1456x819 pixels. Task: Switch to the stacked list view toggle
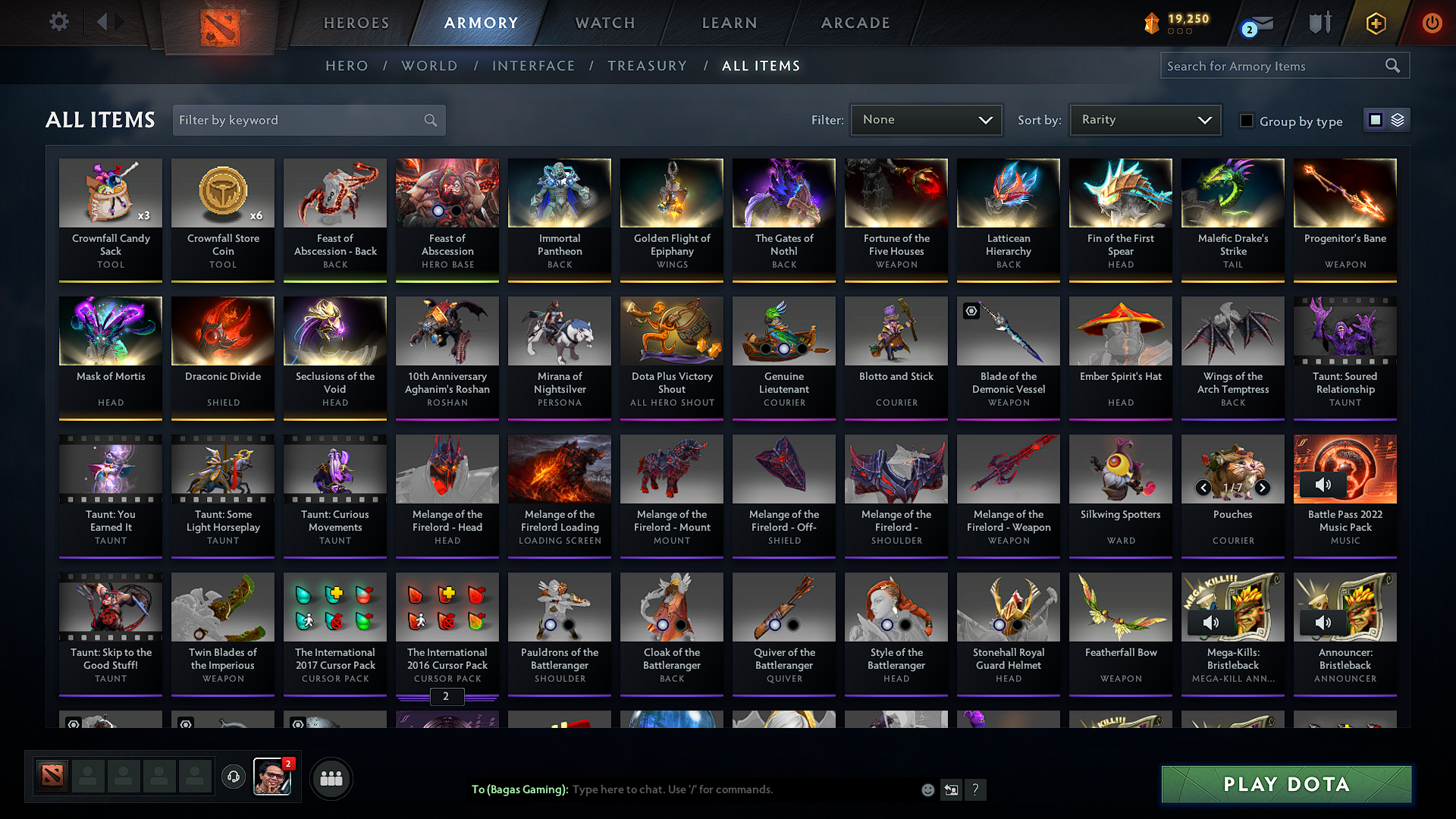coord(1398,120)
